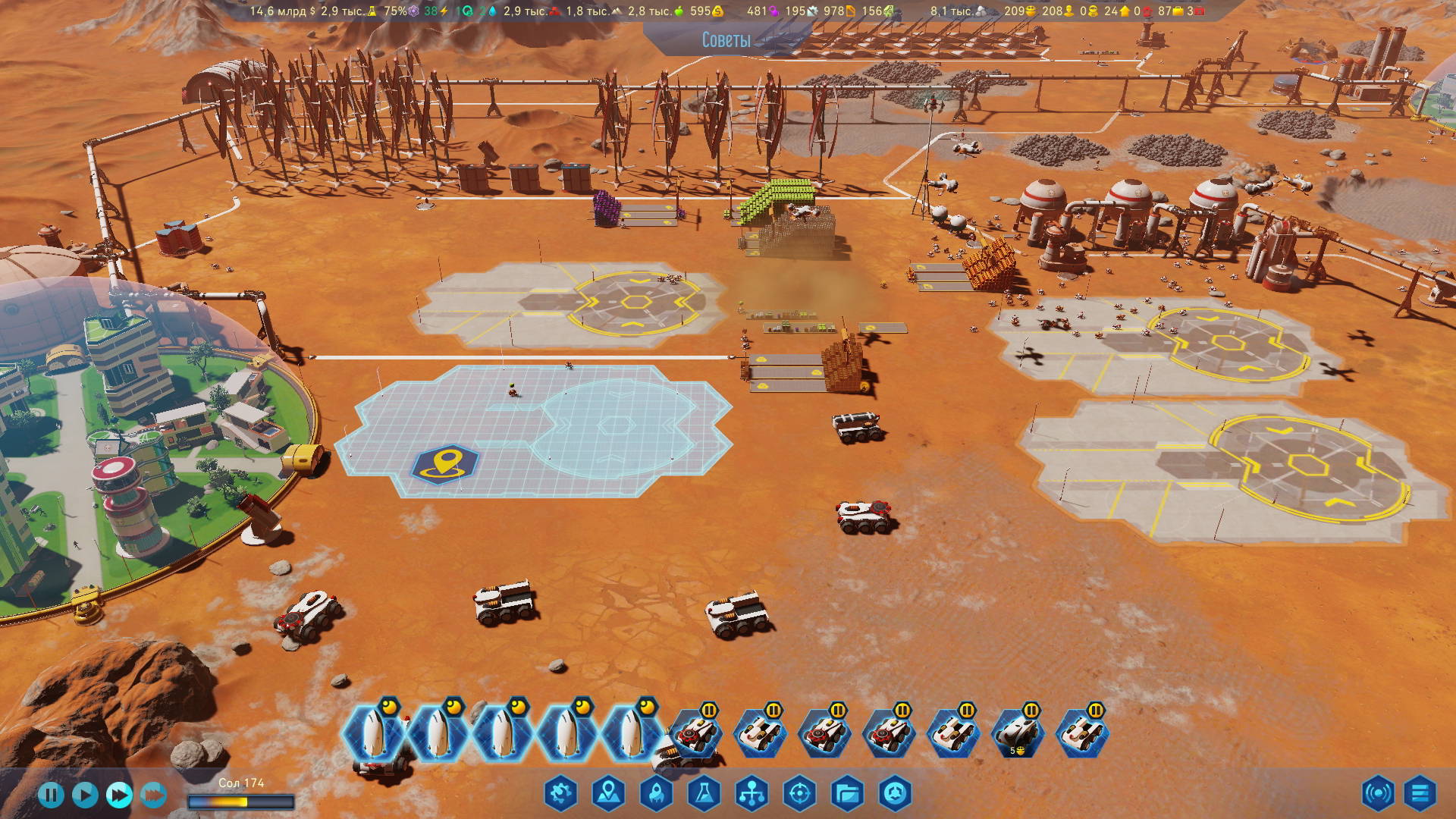The image size is (1456, 819).
Task: Open the Советы hints tab
Action: click(x=726, y=39)
